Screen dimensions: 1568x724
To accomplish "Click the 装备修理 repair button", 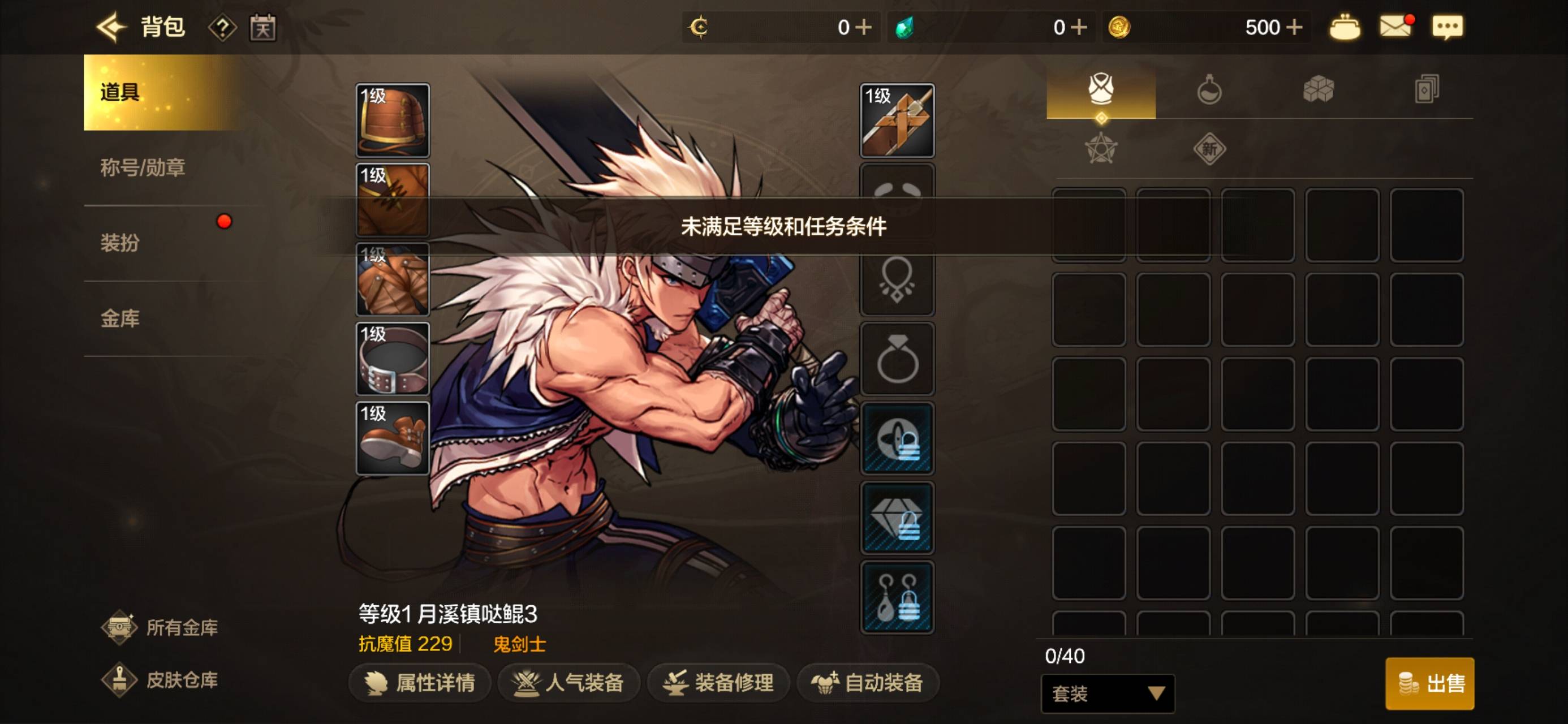I will 718,683.
